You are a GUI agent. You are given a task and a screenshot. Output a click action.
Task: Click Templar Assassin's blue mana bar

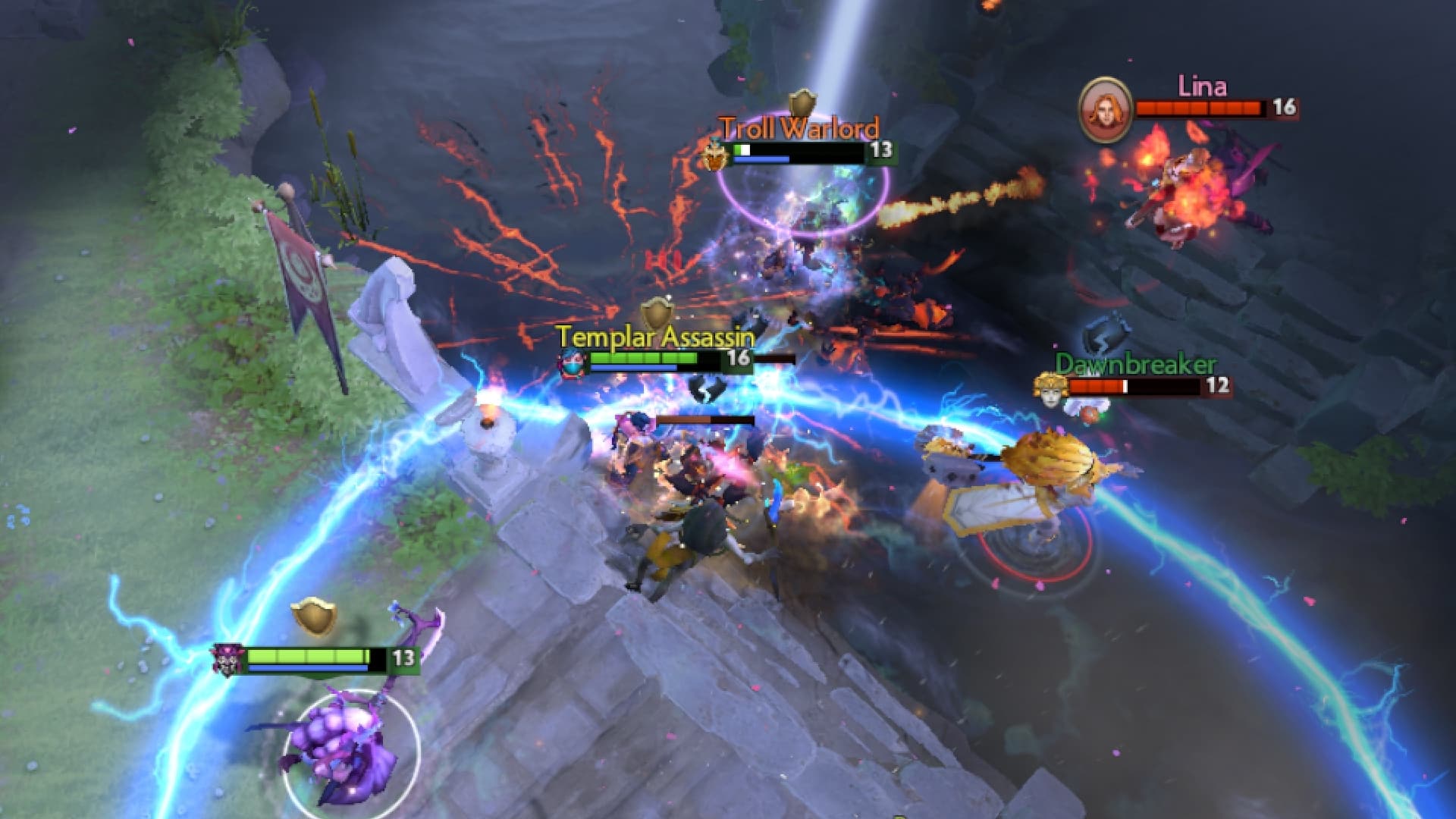[x=633, y=366]
